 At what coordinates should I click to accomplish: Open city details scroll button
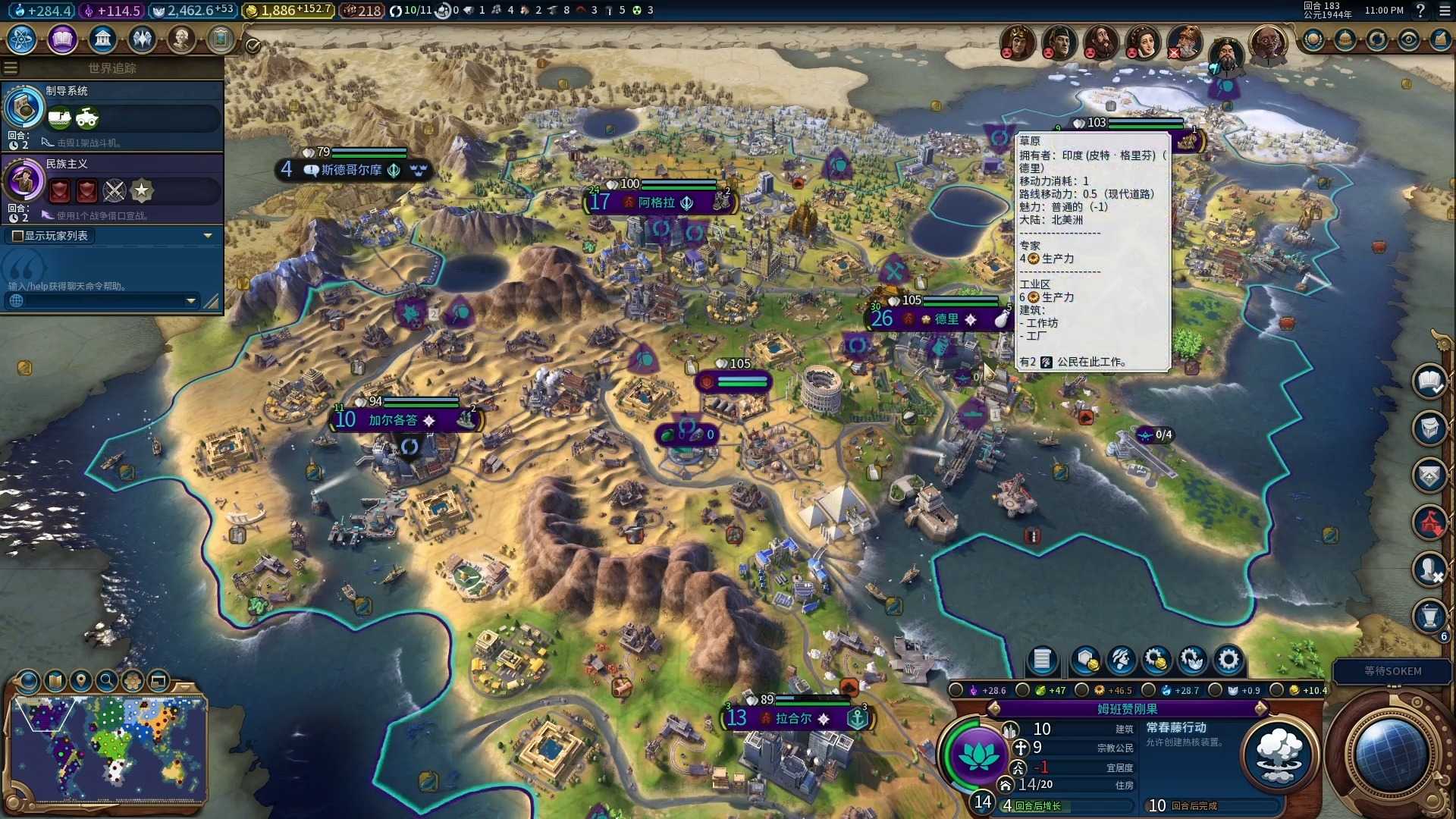tap(1041, 660)
